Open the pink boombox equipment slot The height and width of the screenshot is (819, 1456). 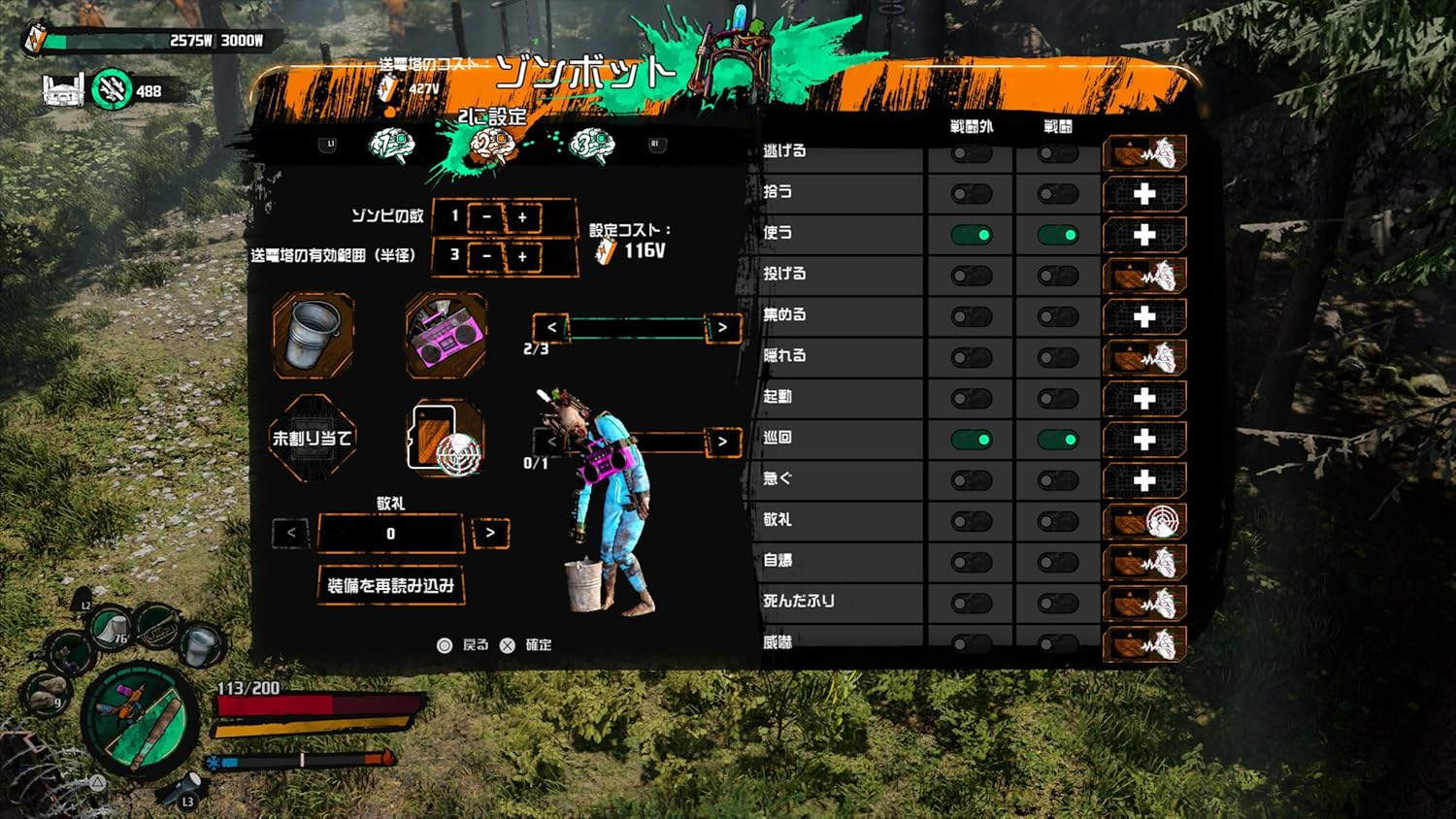[x=445, y=338]
